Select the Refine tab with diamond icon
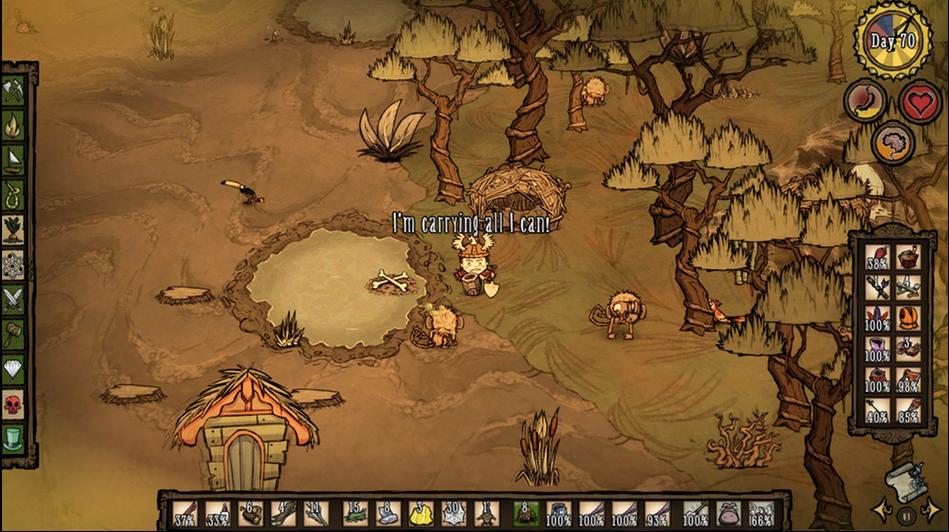The height and width of the screenshot is (532, 949). click(13, 369)
